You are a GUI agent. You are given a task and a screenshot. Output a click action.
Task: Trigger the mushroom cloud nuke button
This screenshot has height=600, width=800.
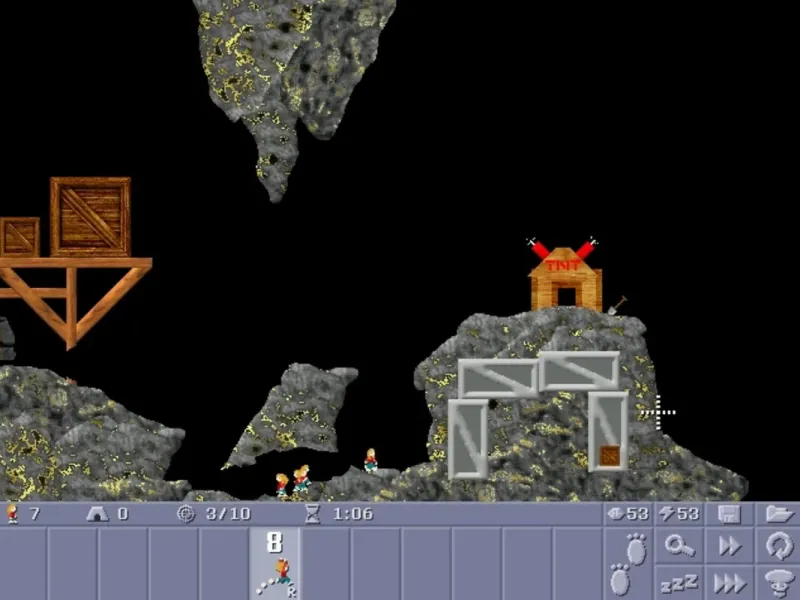(777, 581)
